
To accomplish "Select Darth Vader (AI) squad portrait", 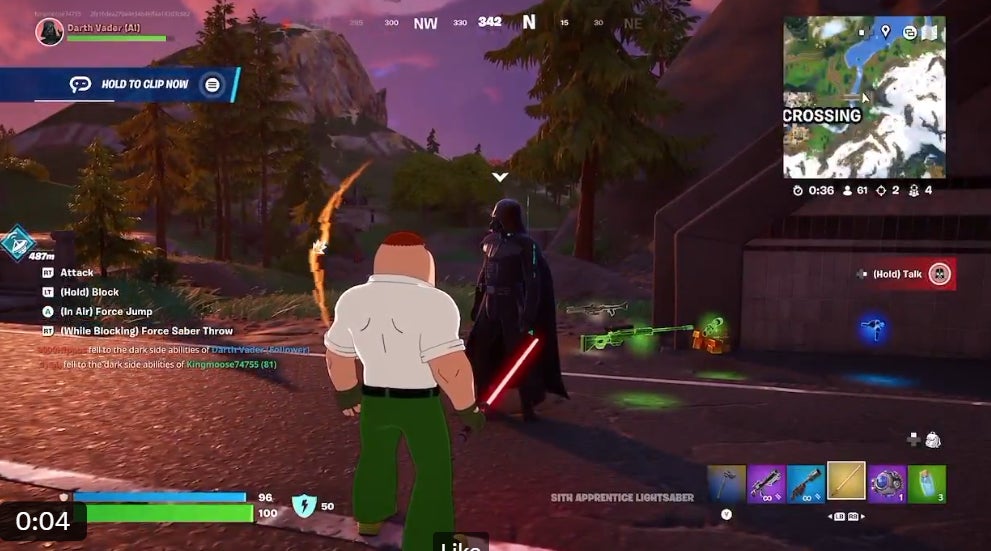I will [x=50, y=32].
